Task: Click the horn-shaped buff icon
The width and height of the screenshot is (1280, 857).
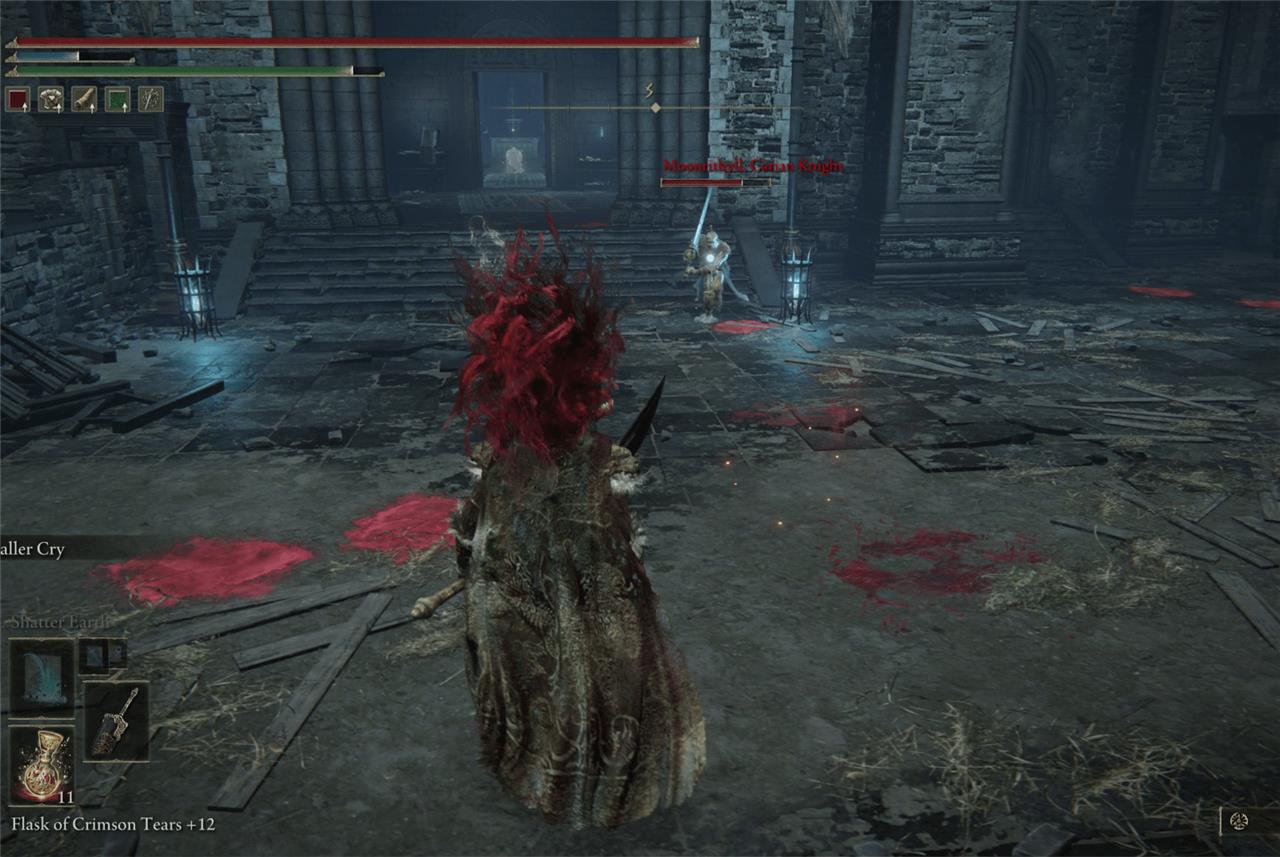Action: [x=84, y=99]
